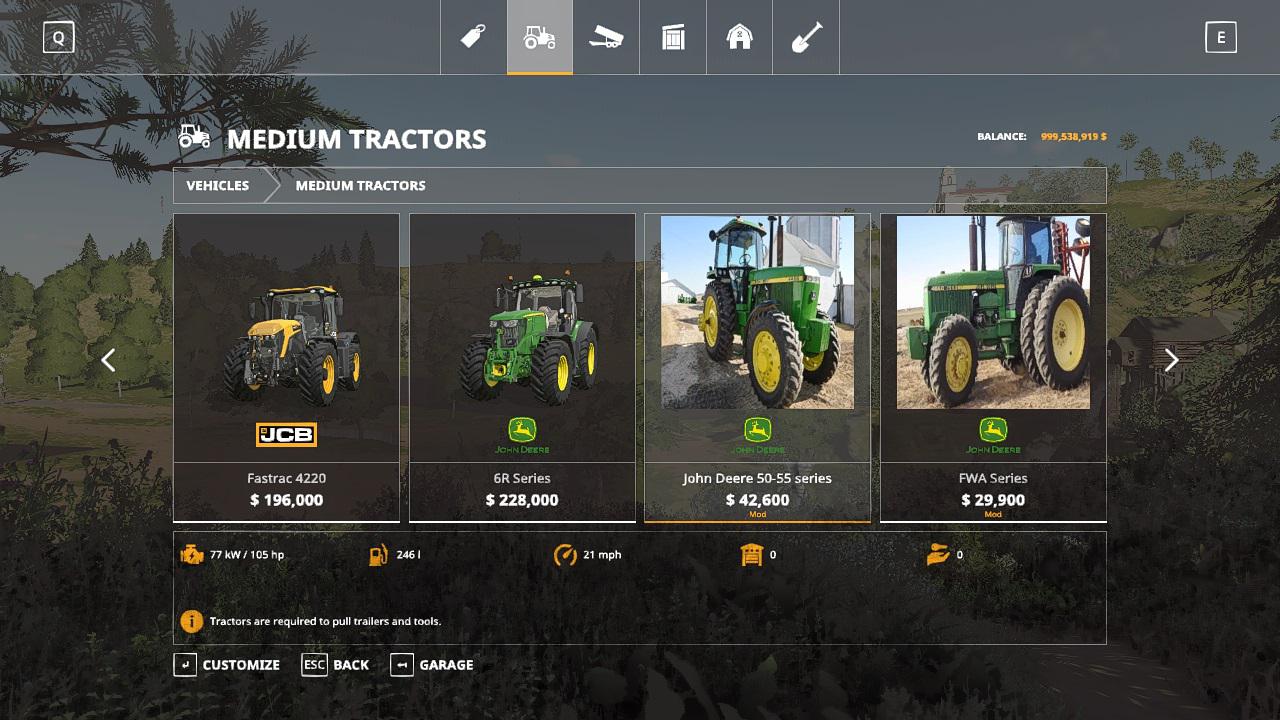1280x720 pixels.
Task: Open the barn placeables tab
Action: pyautogui.click(x=739, y=38)
